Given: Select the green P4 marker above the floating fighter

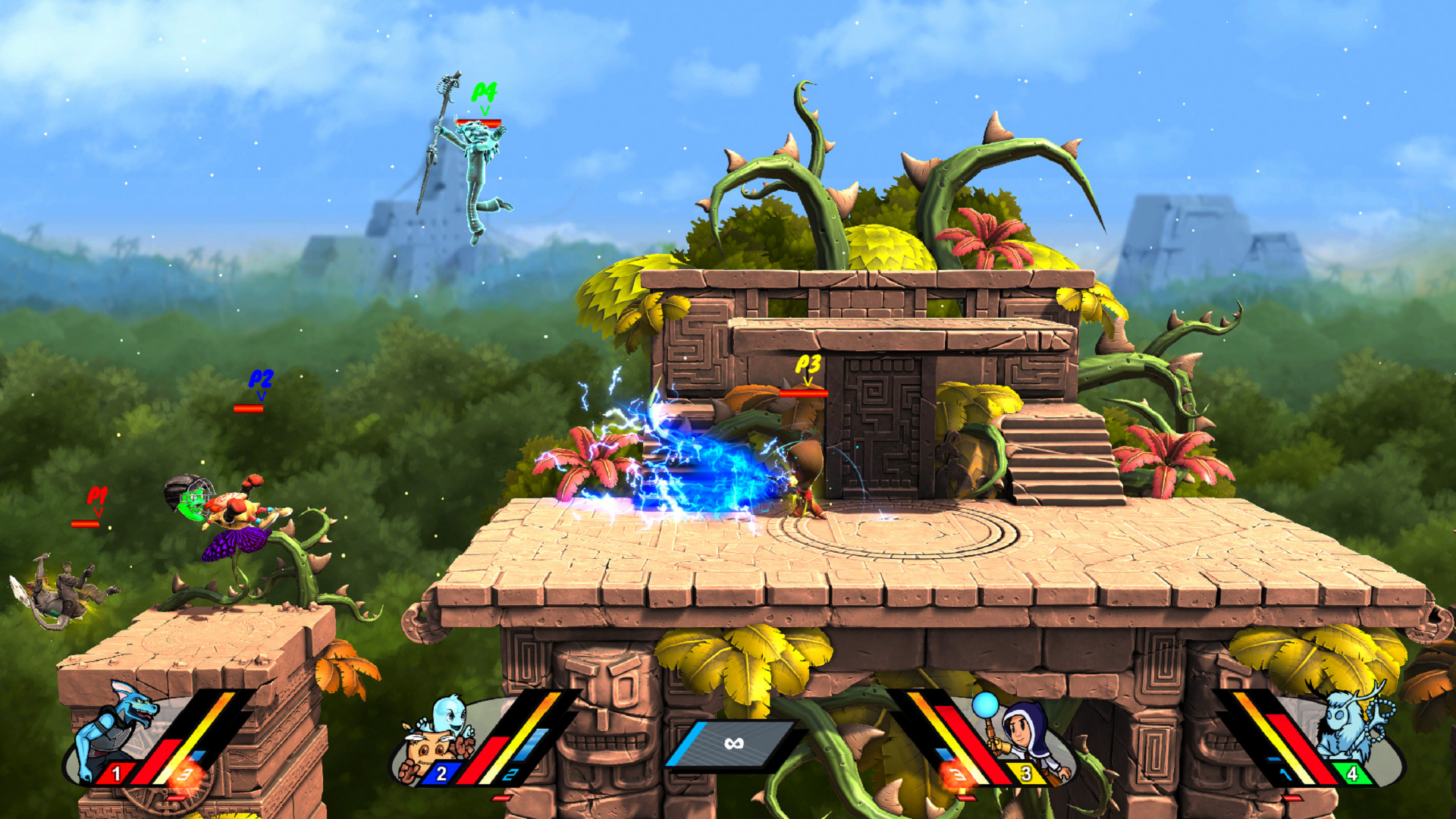Looking at the screenshot, I should point(484,92).
